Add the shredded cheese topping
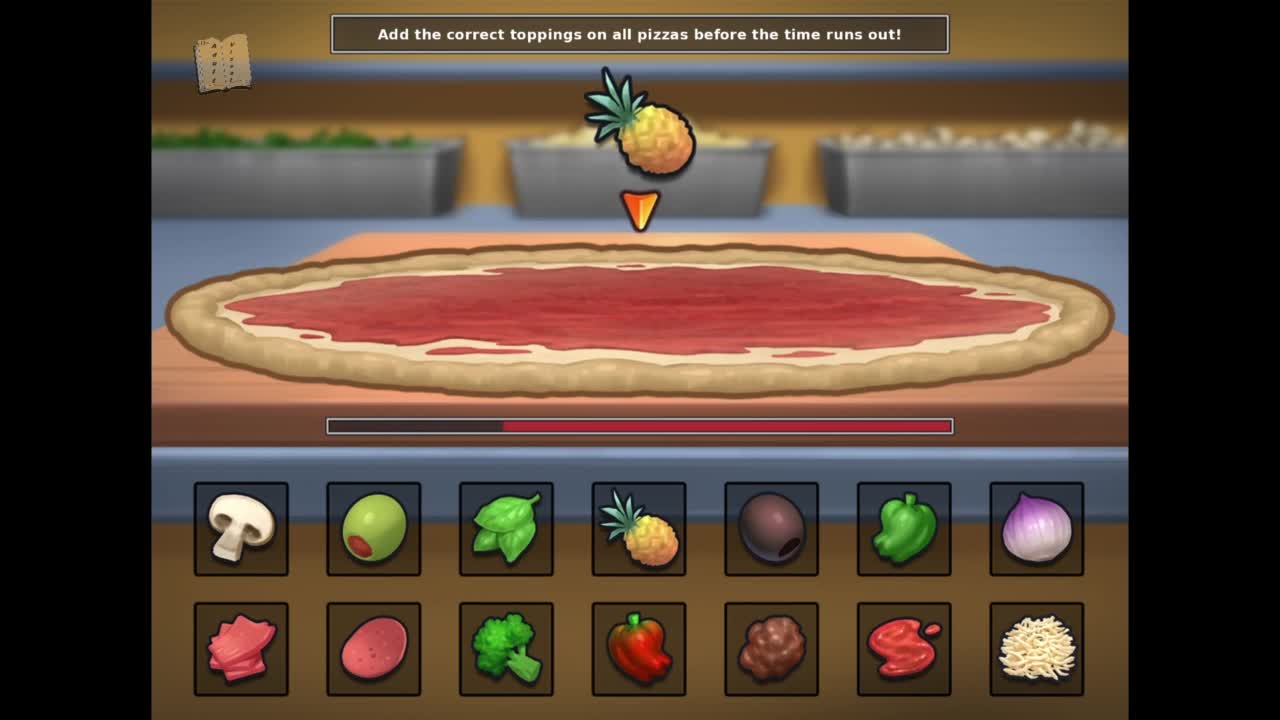The width and height of the screenshot is (1280, 720). [x=1036, y=649]
